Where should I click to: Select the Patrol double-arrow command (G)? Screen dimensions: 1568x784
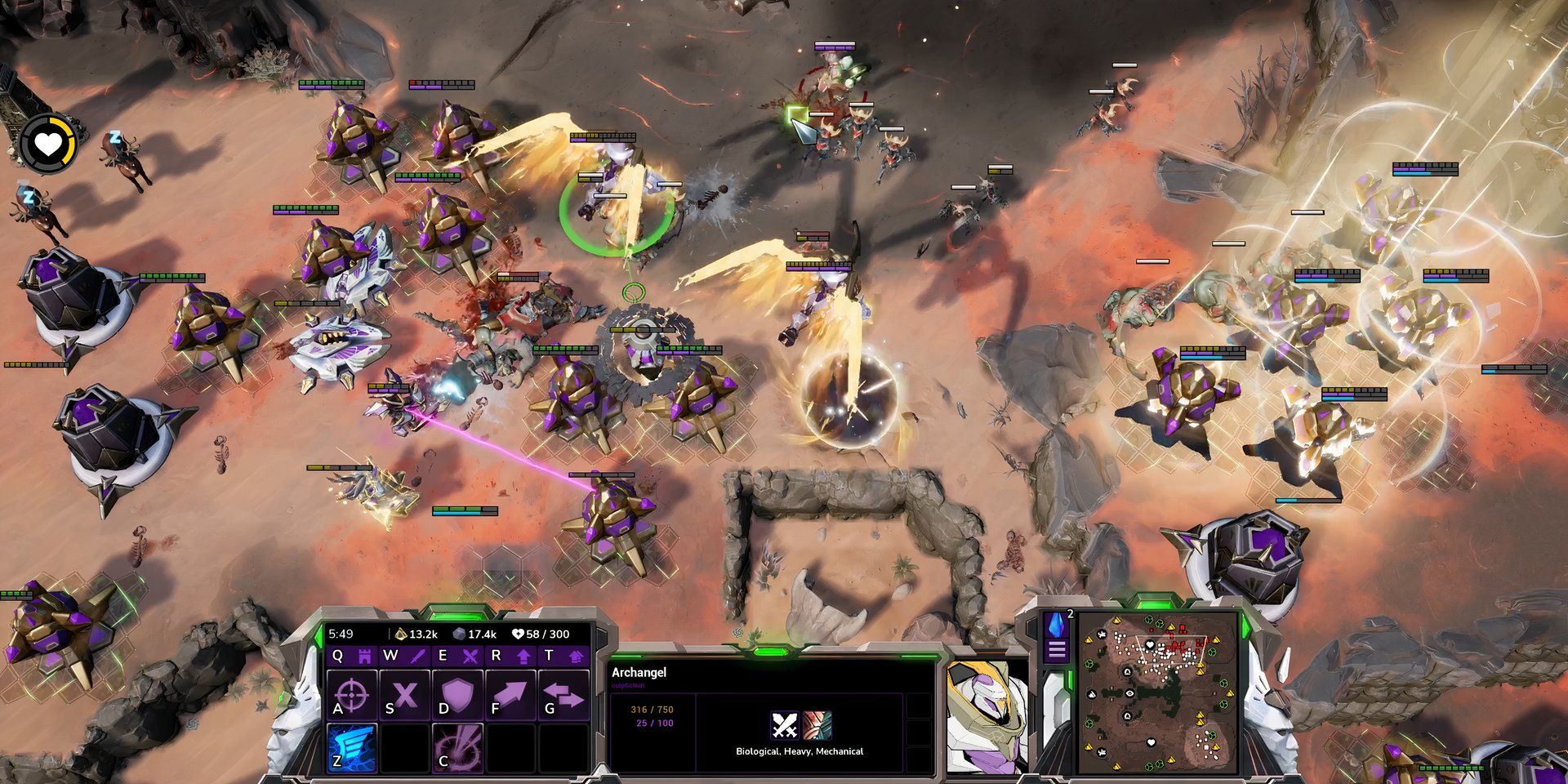(x=564, y=693)
